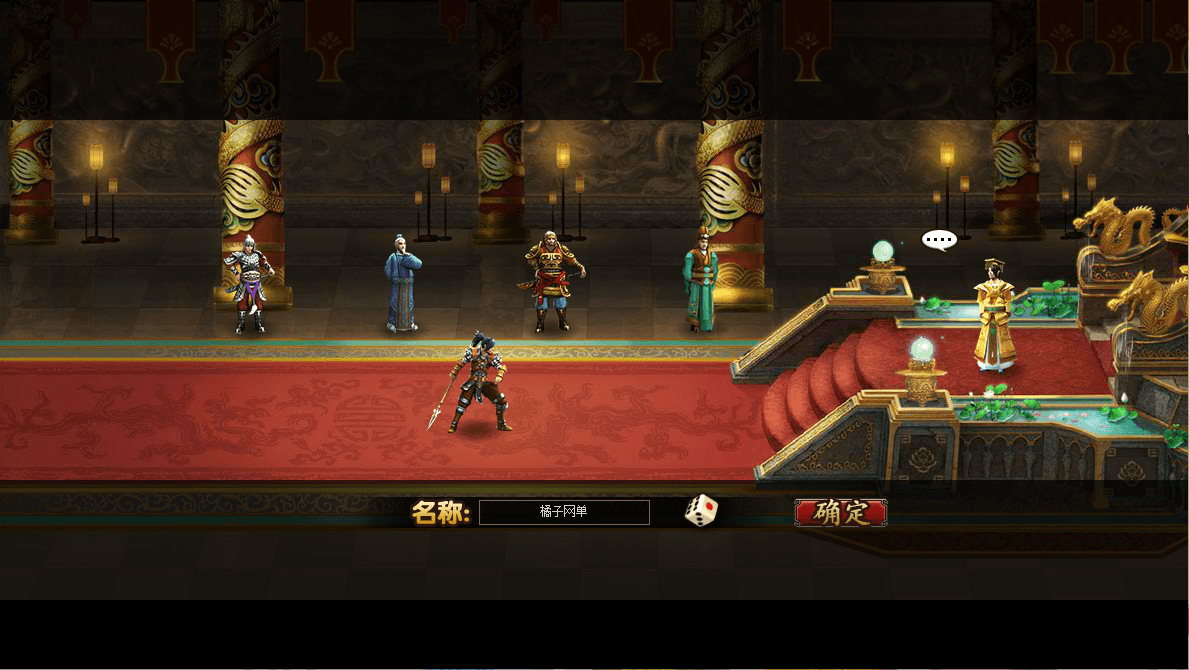Roll the dice for a random name
Viewport: 1189px width, 670px height.
click(x=701, y=511)
